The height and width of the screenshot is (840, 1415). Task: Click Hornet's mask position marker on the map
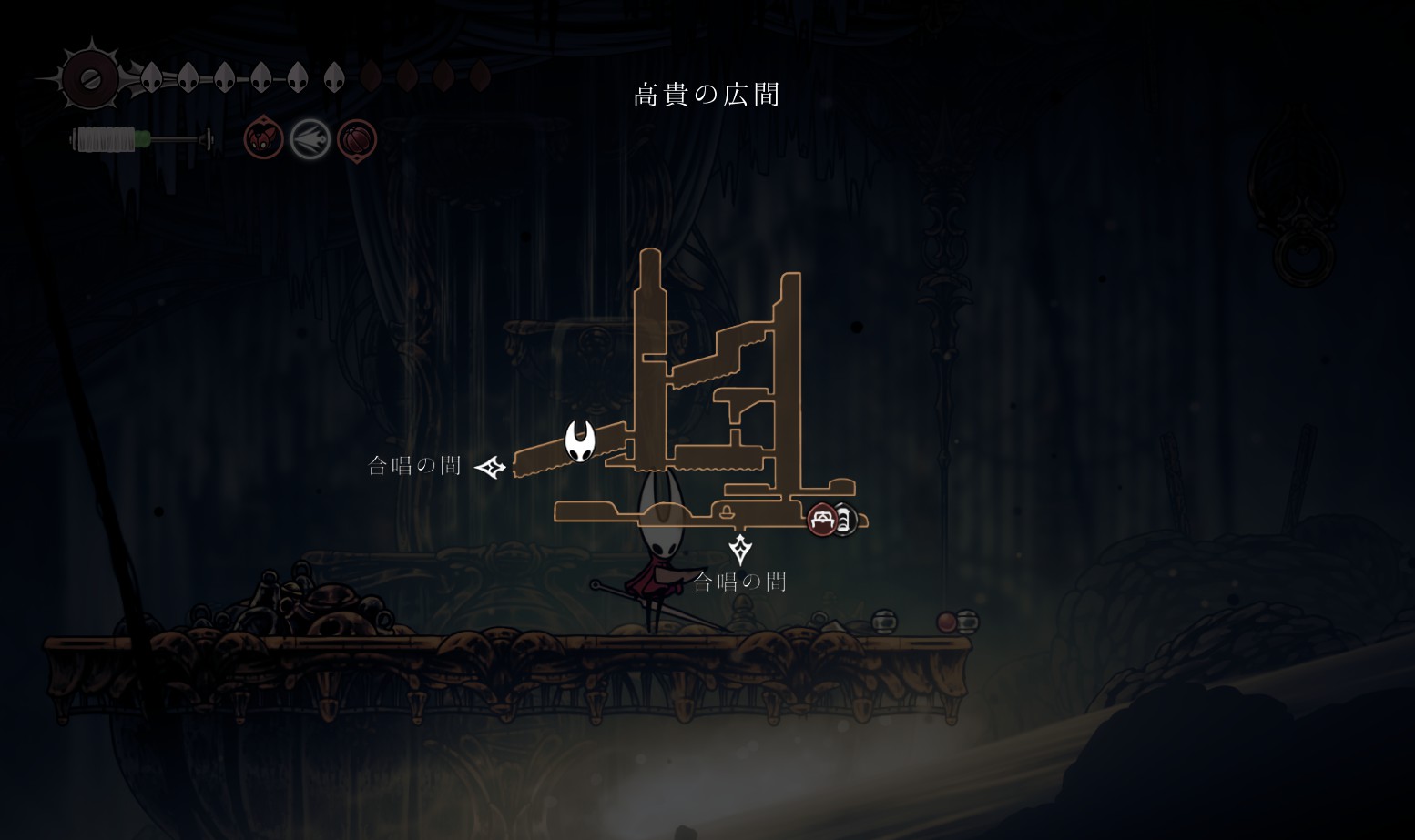click(580, 441)
